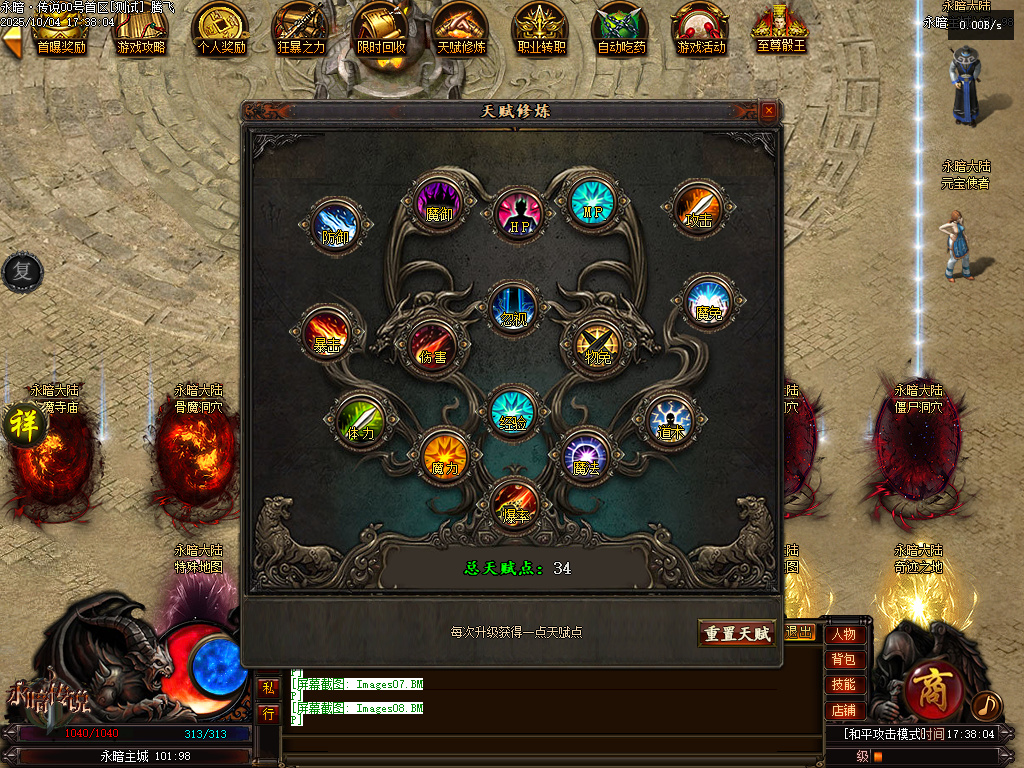The width and height of the screenshot is (1024, 768).
Task: Pick the 经验 experience talent node
Action: pos(514,410)
